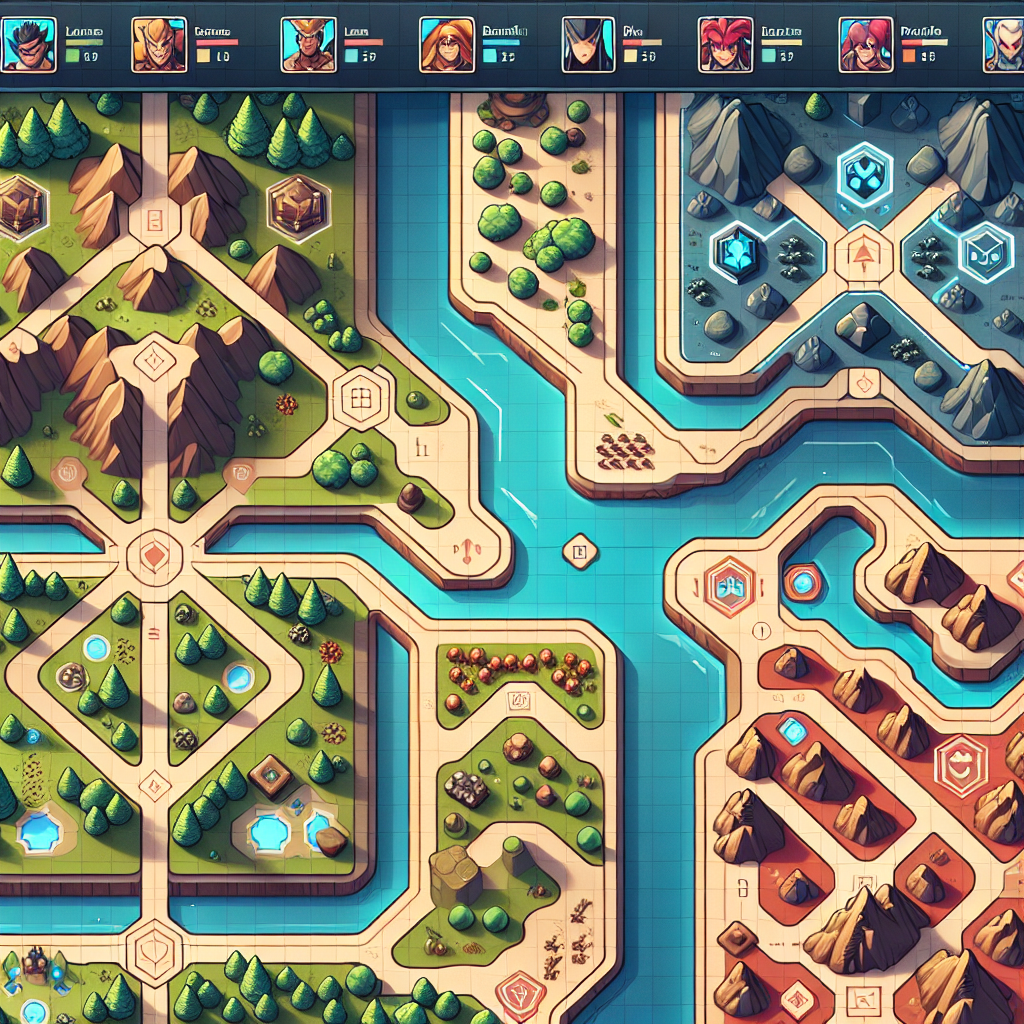Choose the red spiky-haired hero portrait
The height and width of the screenshot is (1024, 1024).
[x=724, y=45]
